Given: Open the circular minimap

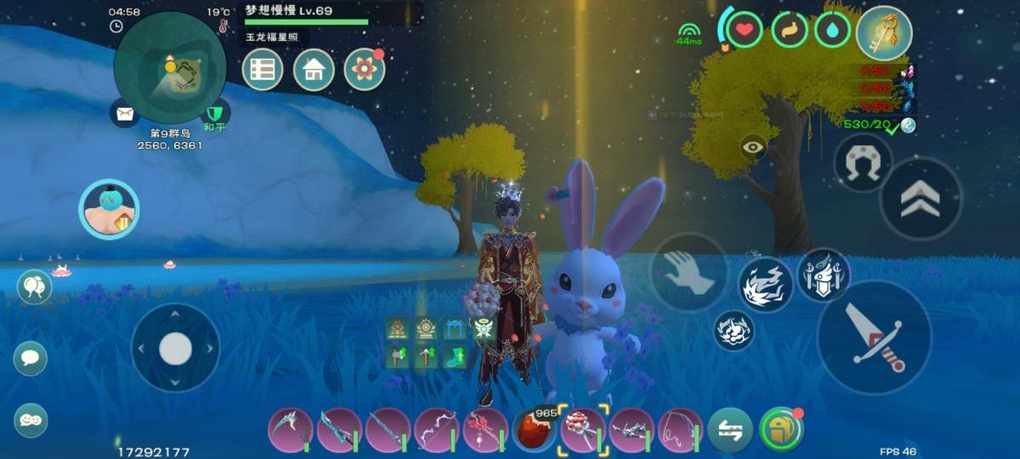Looking at the screenshot, I should pyautogui.click(x=169, y=67).
